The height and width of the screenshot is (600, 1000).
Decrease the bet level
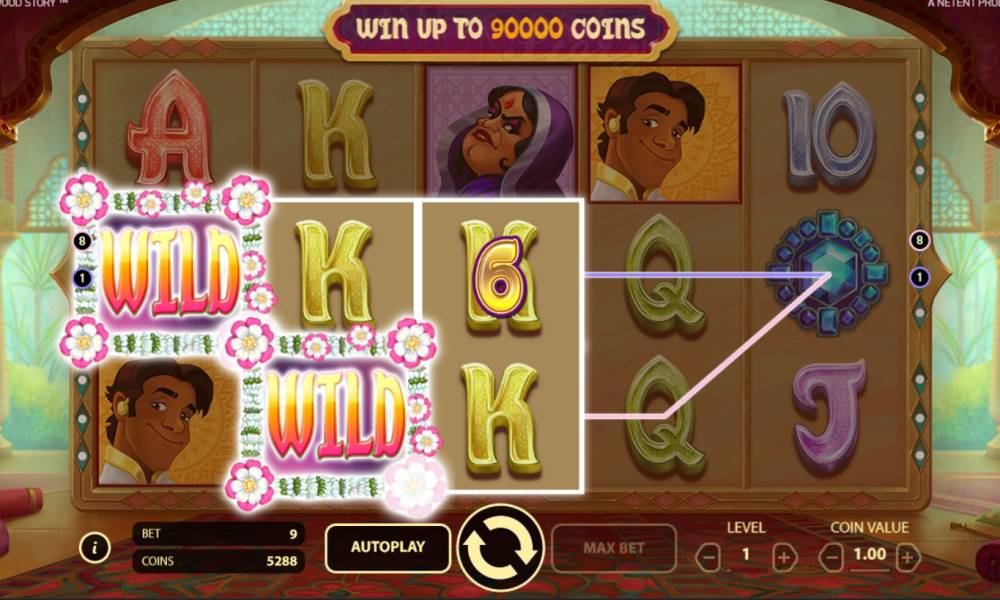click(x=708, y=556)
